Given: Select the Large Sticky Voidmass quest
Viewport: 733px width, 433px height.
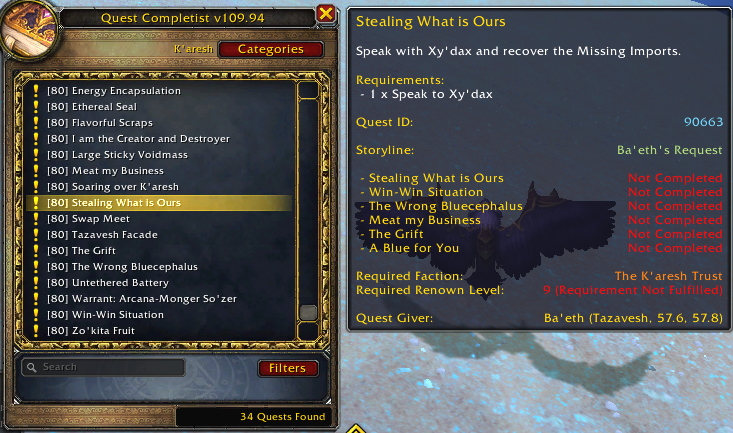Looking at the screenshot, I should 130,155.
